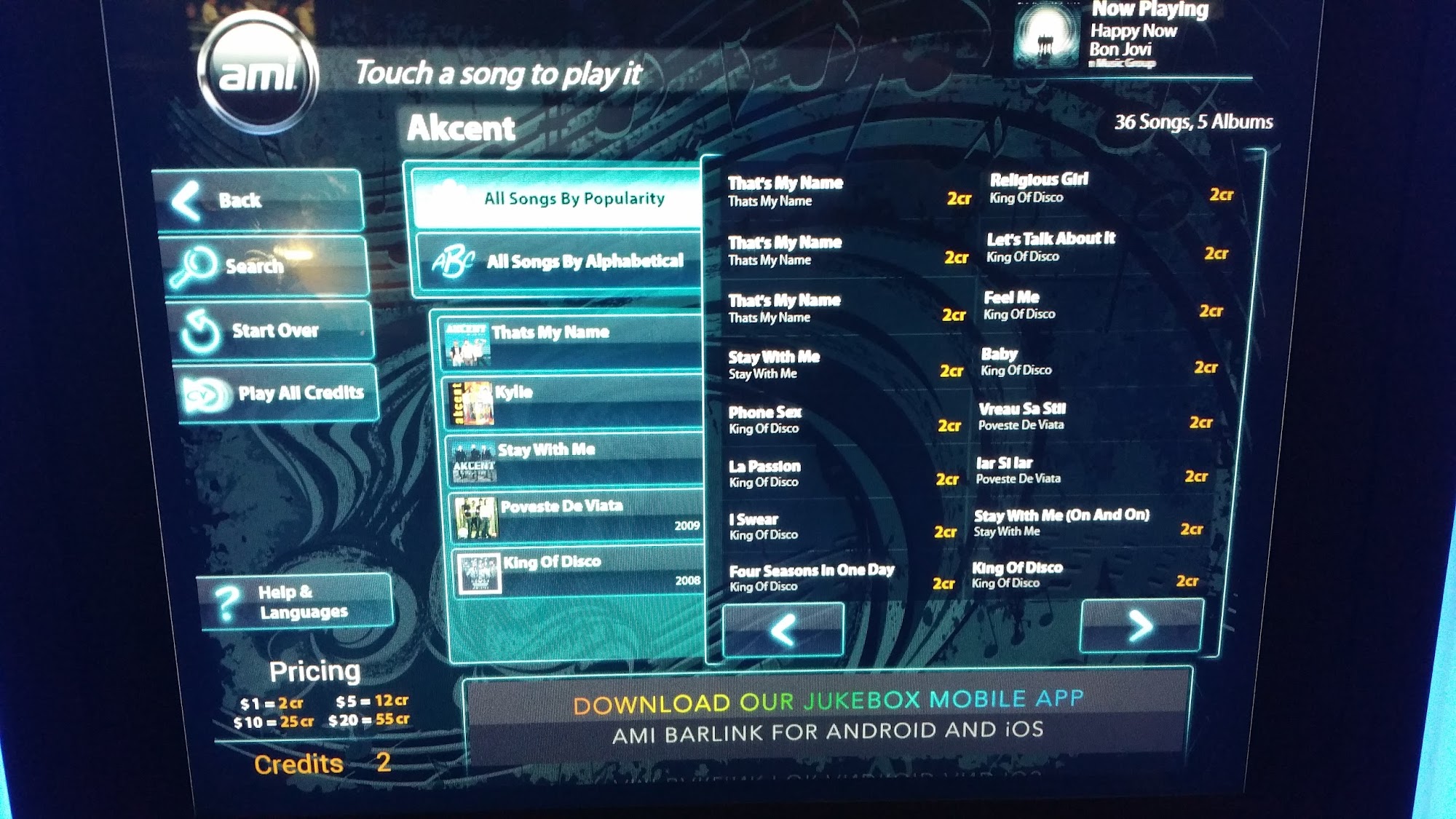Go to the previous song page arrow
The height and width of the screenshot is (819, 1456).
tap(783, 630)
